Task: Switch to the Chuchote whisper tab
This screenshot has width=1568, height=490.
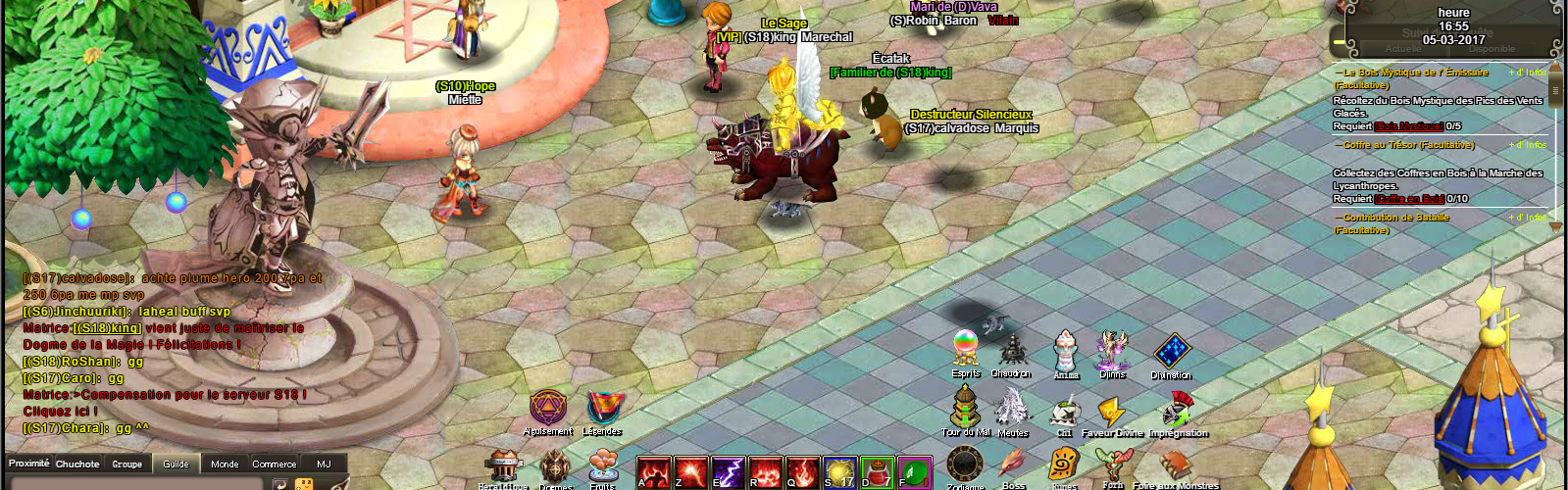Action: [77, 464]
